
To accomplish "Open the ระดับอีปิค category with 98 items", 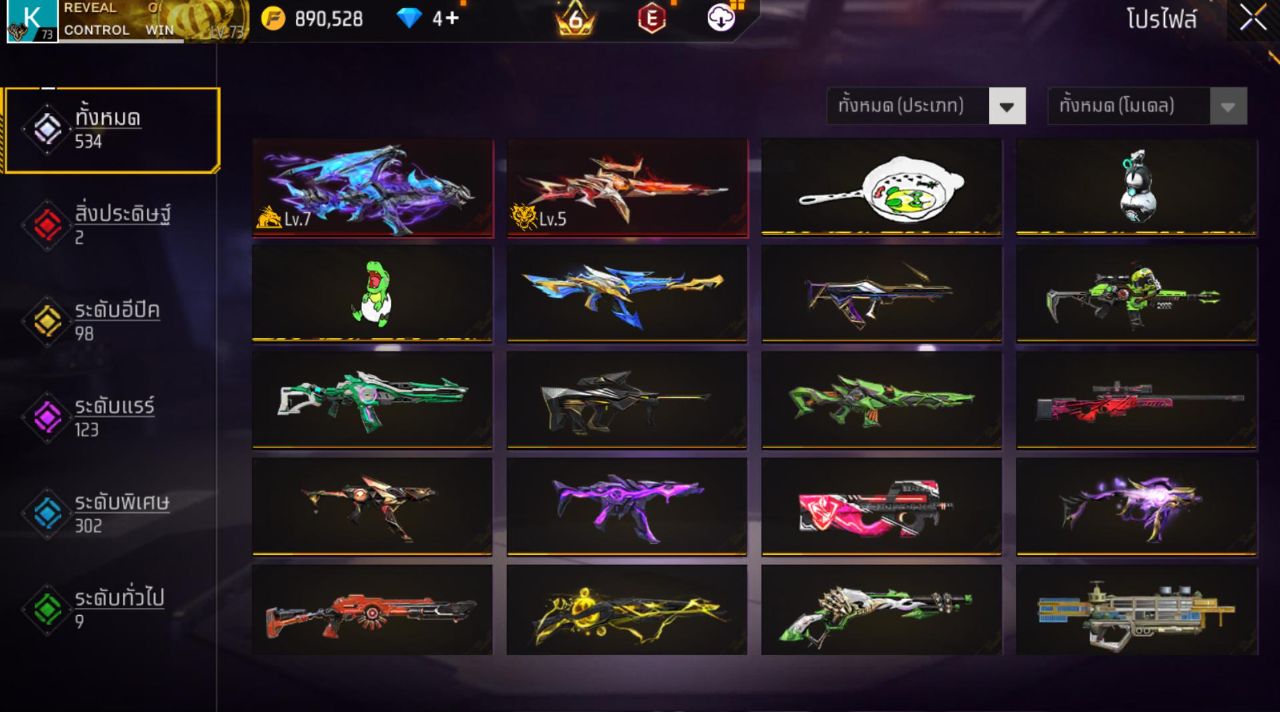I will coord(111,320).
